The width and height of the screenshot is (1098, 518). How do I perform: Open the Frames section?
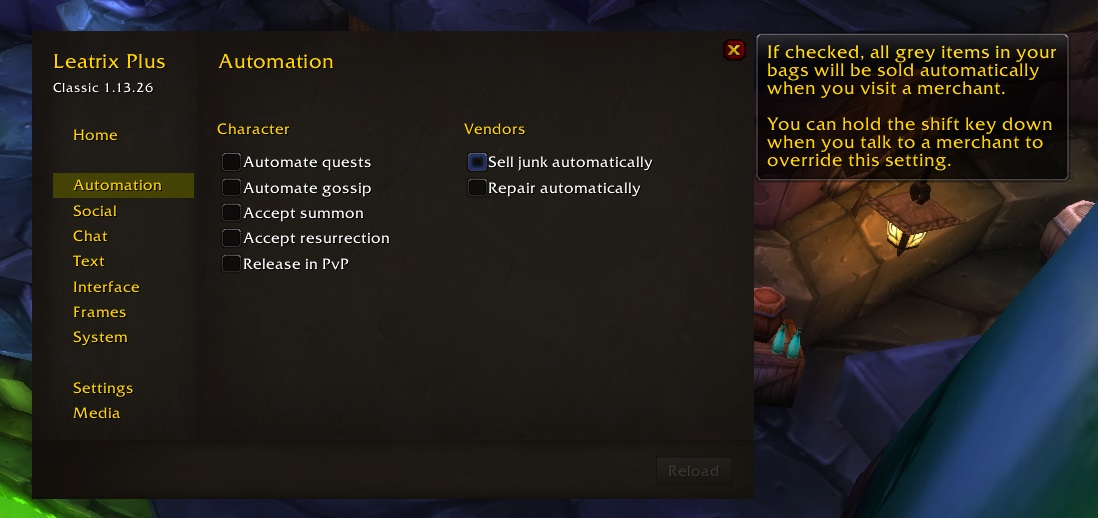pyautogui.click(x=99, y=312)
